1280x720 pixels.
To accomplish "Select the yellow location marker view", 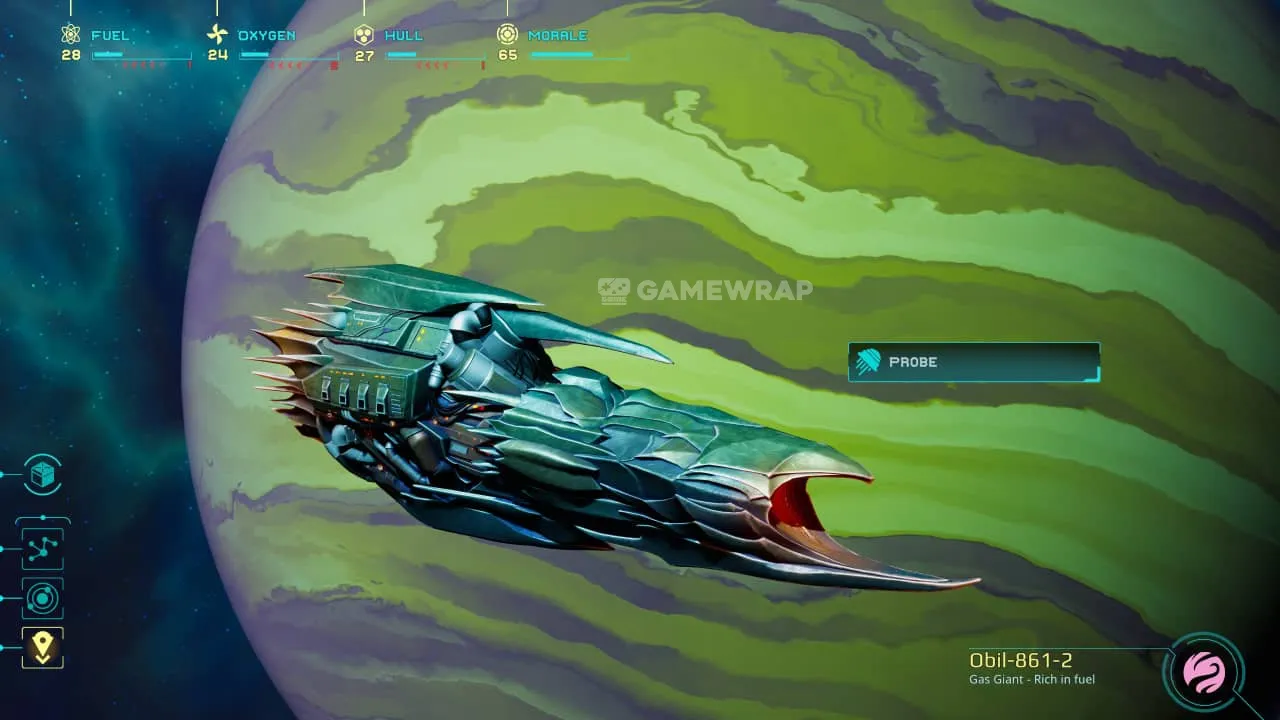I will [42, 647].
